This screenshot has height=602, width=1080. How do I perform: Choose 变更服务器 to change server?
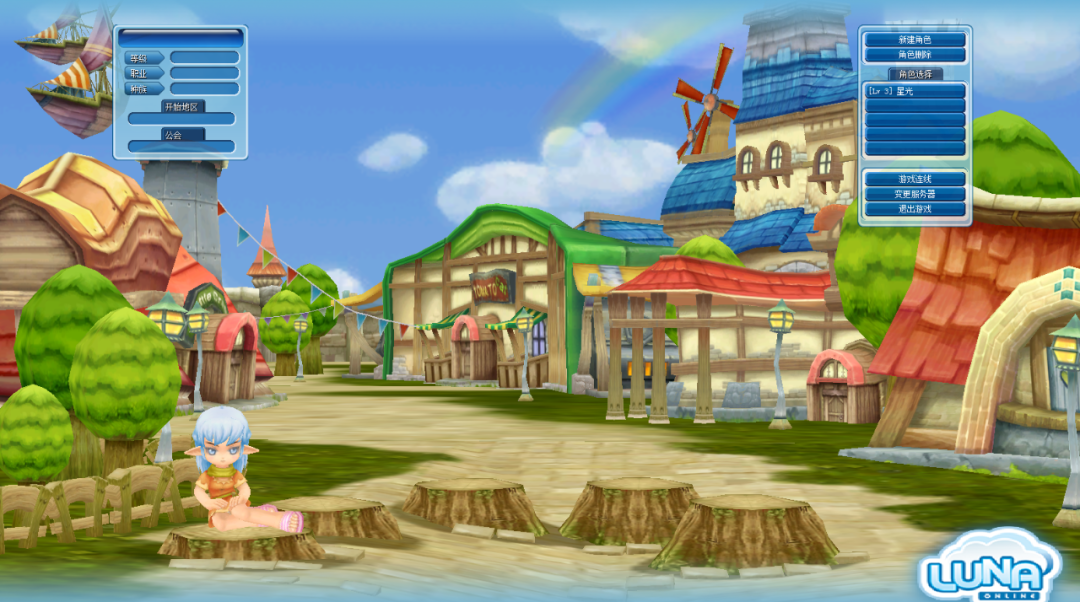915,194
